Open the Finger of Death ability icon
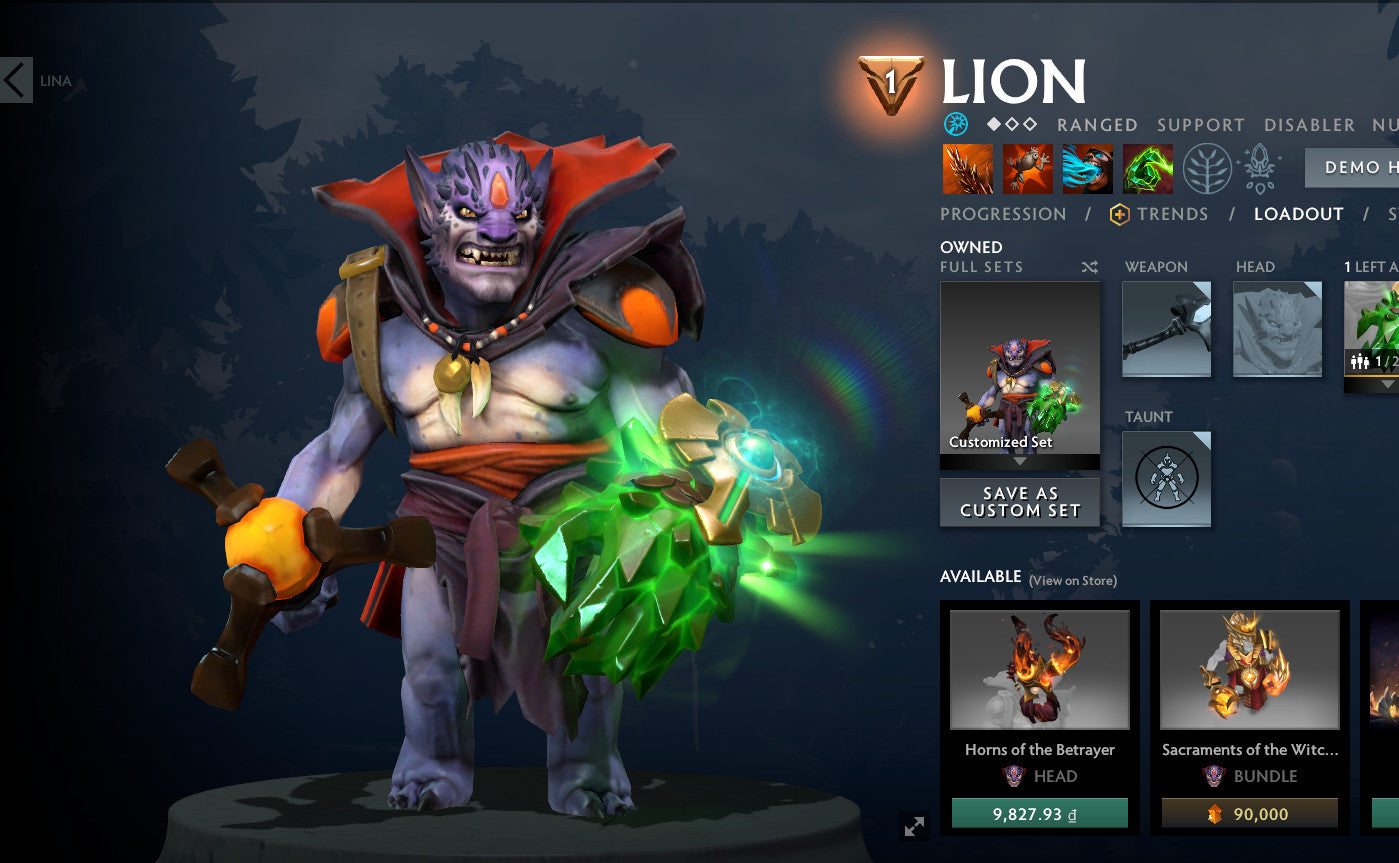This screenshot has width=1399, height=863. click(x=1147, y=169)
